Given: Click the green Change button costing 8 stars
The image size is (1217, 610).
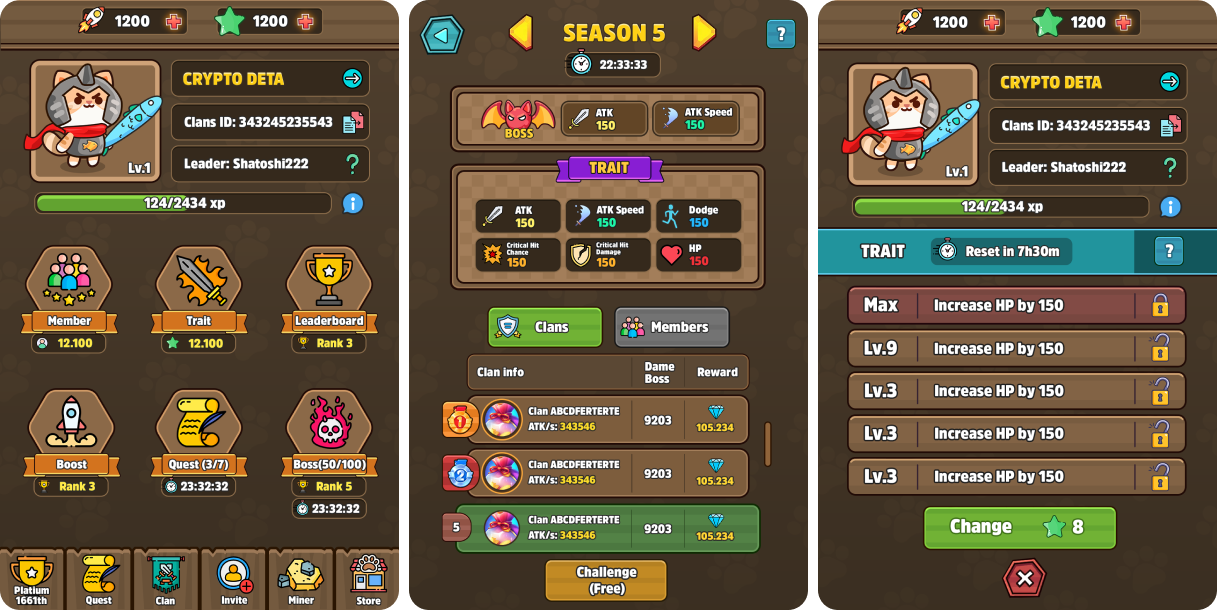Looking at the screenshot, I should (1019, 527).
